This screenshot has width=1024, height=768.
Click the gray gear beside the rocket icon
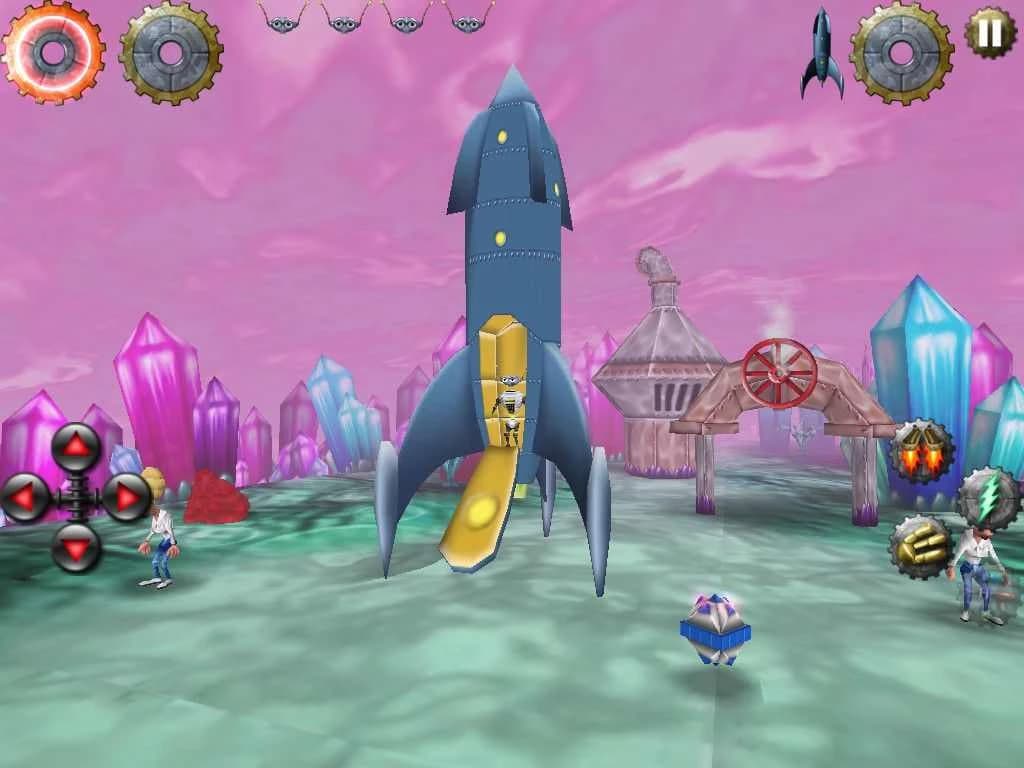pos(901,51)
